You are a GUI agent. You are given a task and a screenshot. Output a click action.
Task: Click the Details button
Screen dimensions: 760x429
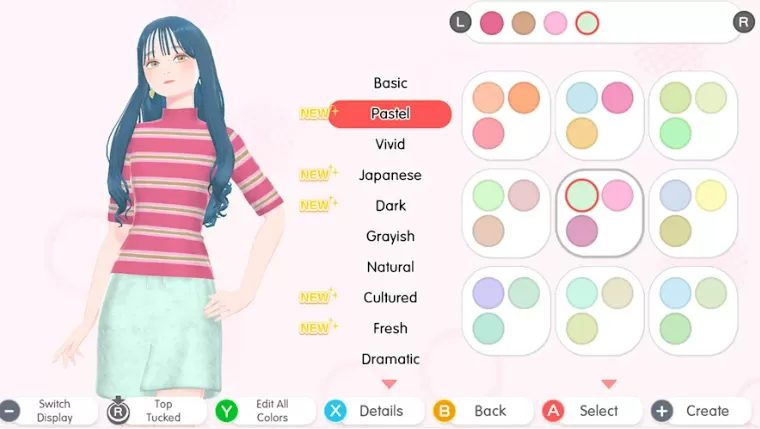(x=366, y=411)
